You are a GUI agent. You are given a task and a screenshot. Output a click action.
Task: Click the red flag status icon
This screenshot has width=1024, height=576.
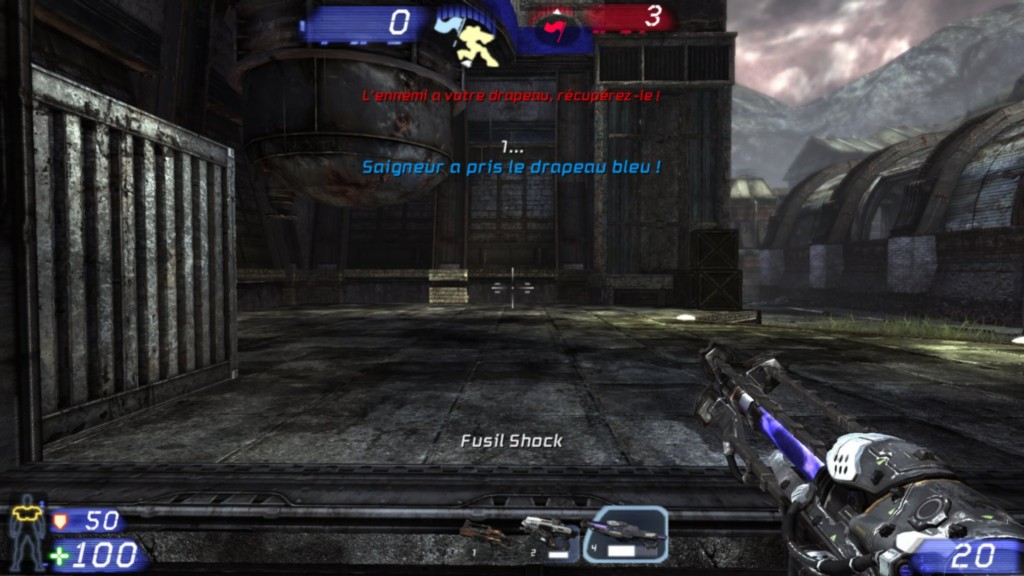pyautogui.click(x=554, y=30)
